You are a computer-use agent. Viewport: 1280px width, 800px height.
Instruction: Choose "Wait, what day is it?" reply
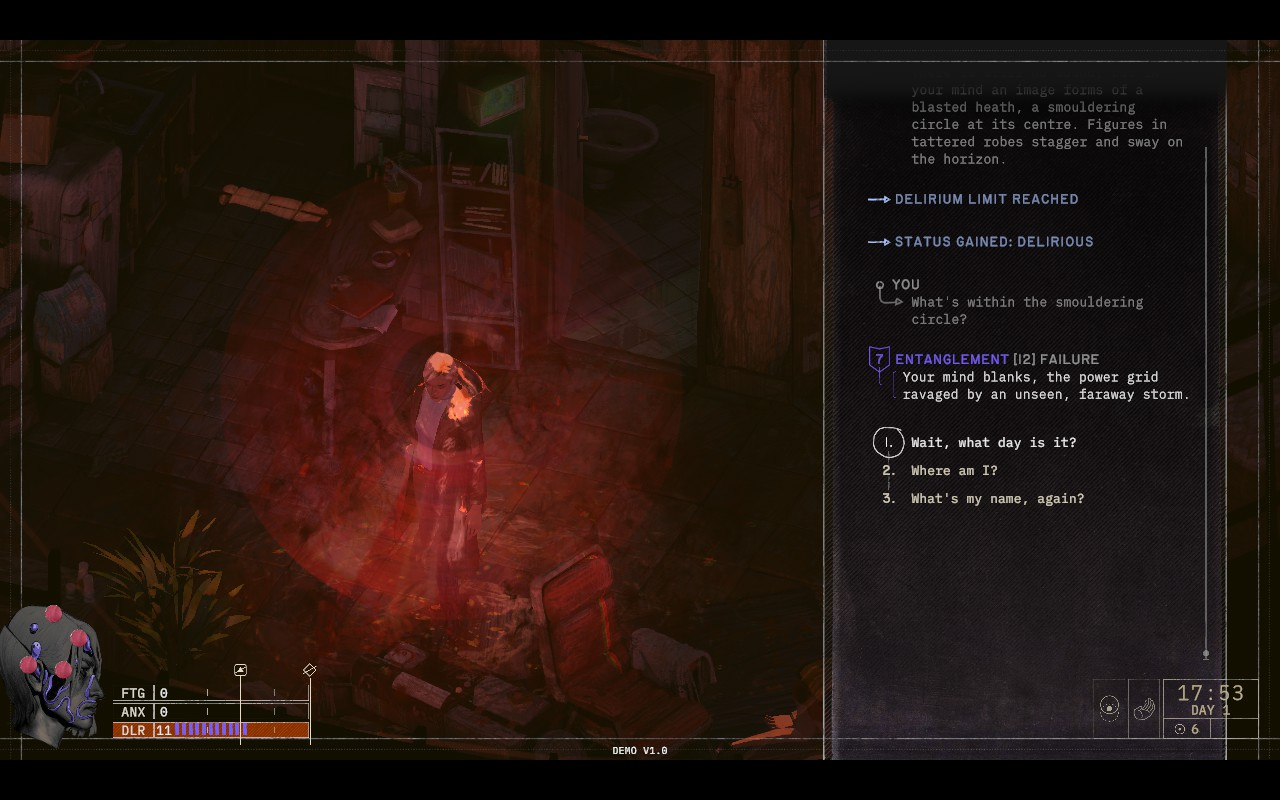993,442
